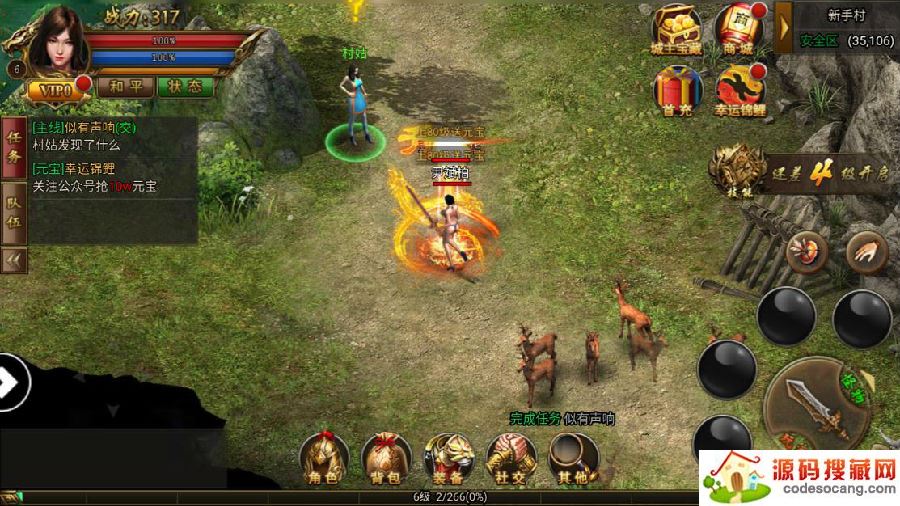Open the 社交 social menu
This screenshot has width=900, height=506.
[x=510, y=461]
